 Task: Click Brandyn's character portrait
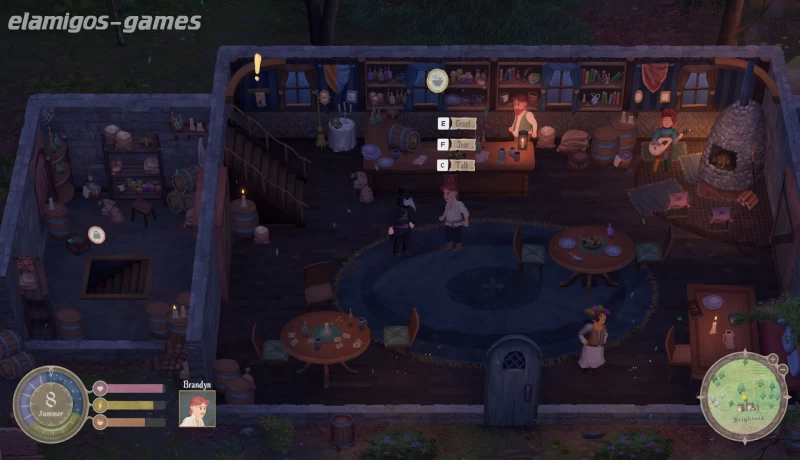click(197, 408)
